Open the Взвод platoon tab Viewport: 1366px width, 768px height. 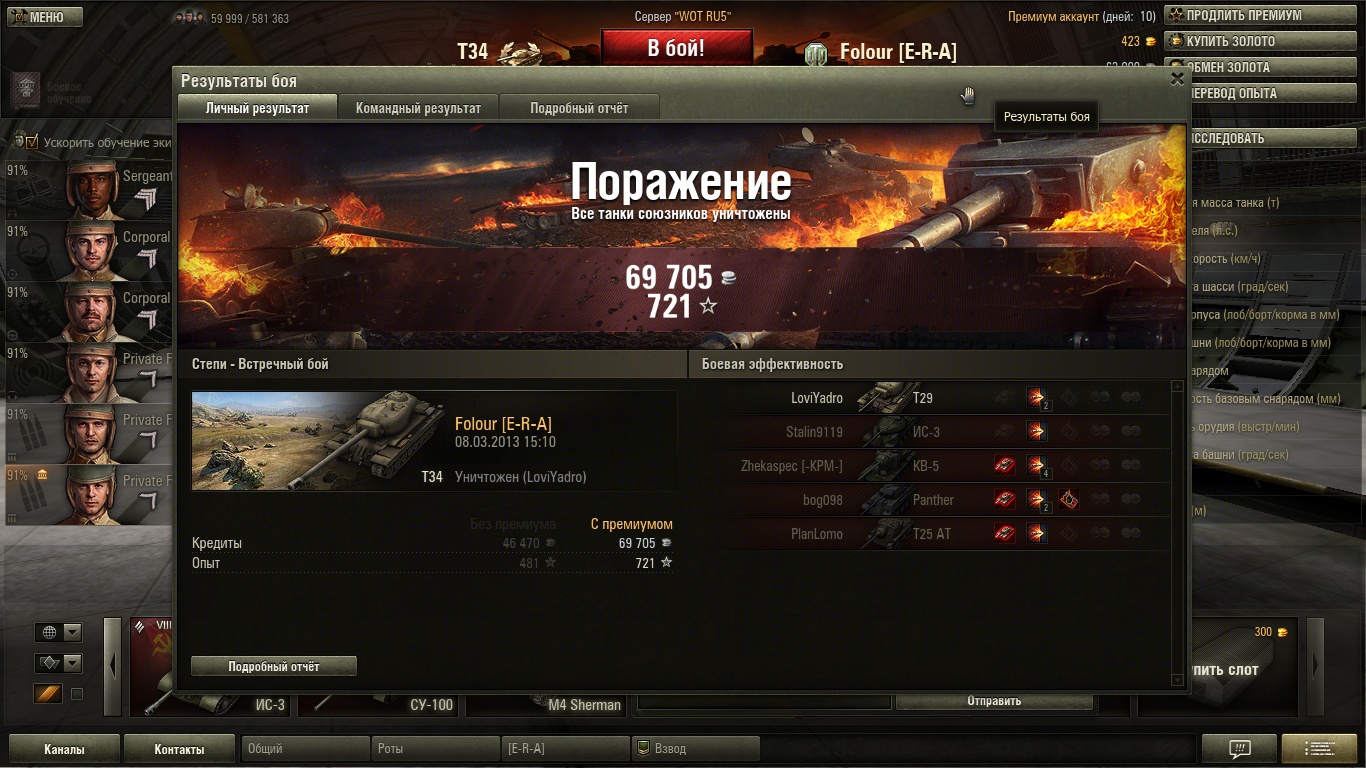(695, 749)
